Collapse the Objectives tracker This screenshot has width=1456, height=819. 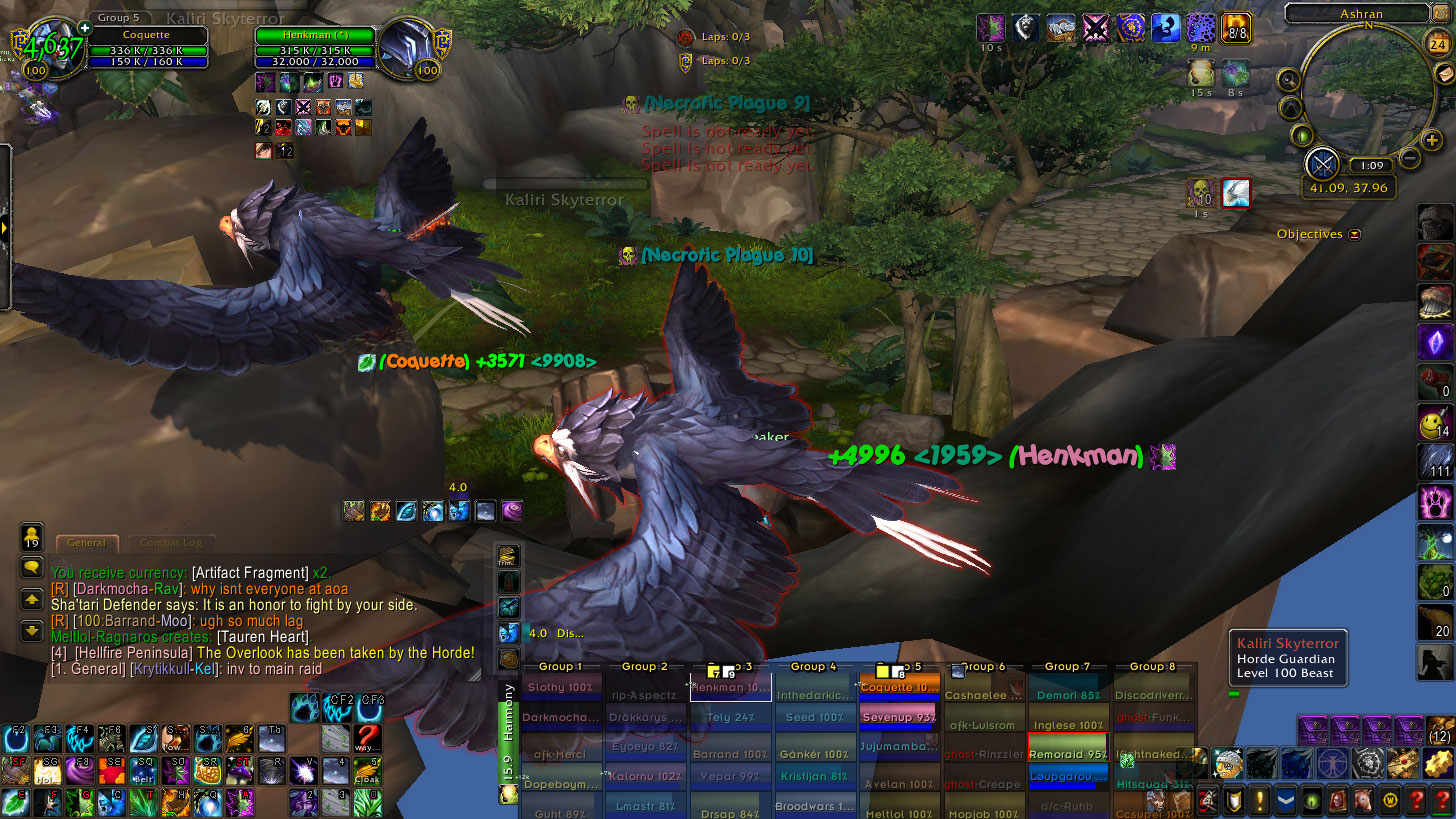tap(1355, 235)
